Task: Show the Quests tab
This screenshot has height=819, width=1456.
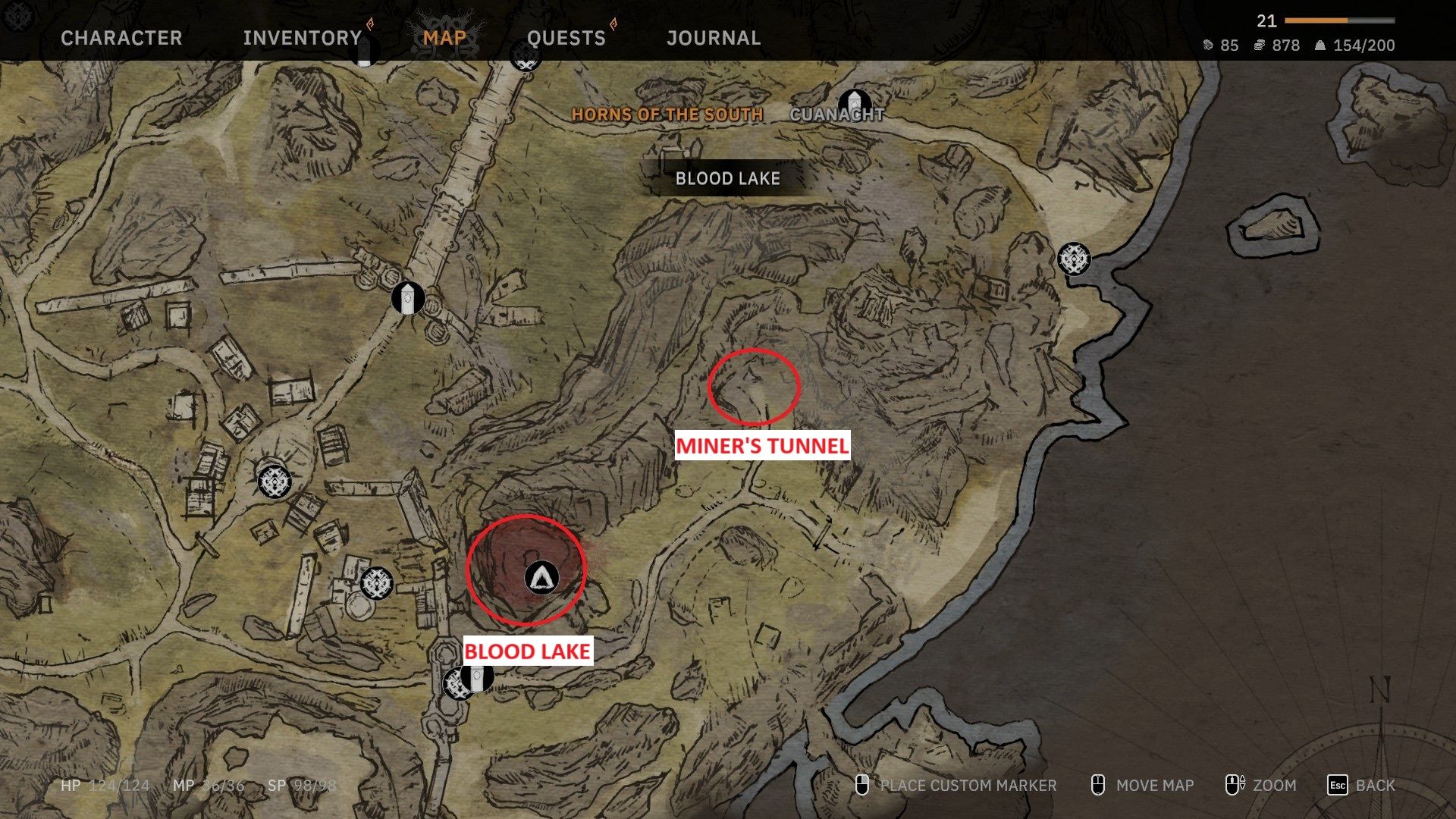Action: [566, 38]
